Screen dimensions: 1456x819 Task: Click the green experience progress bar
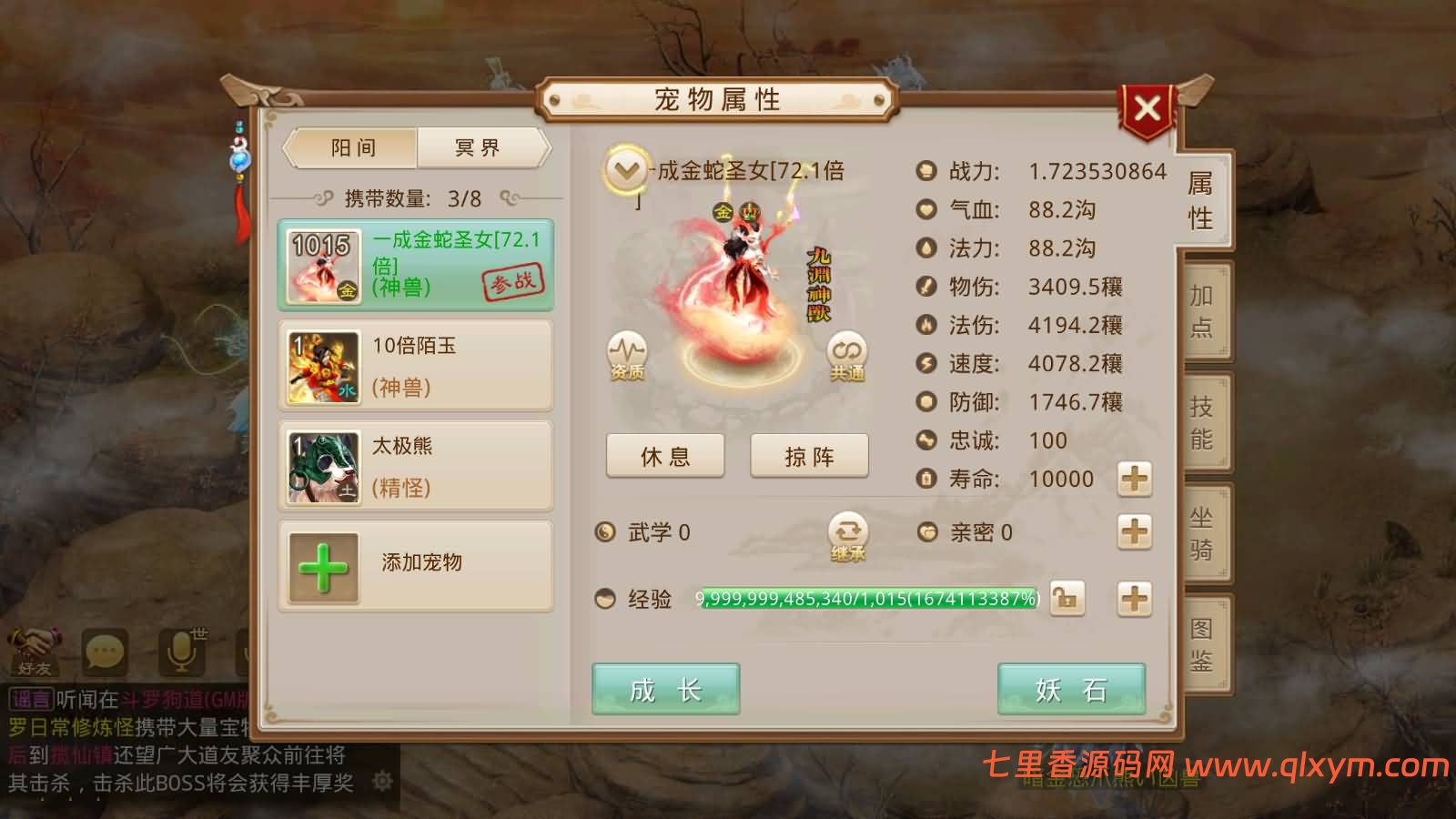(x=864, y=599)
